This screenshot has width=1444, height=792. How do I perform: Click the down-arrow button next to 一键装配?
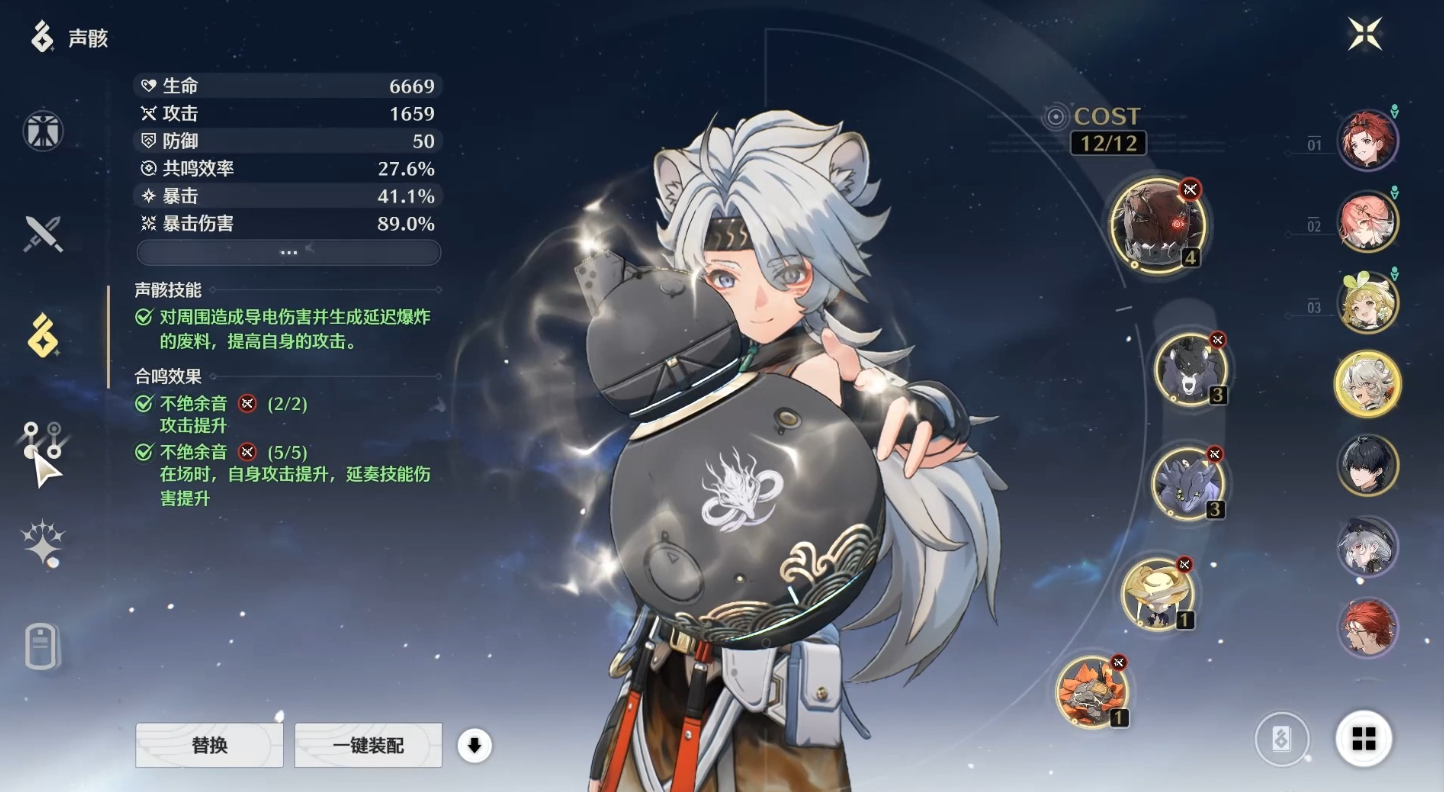click(x=475, y=745)
